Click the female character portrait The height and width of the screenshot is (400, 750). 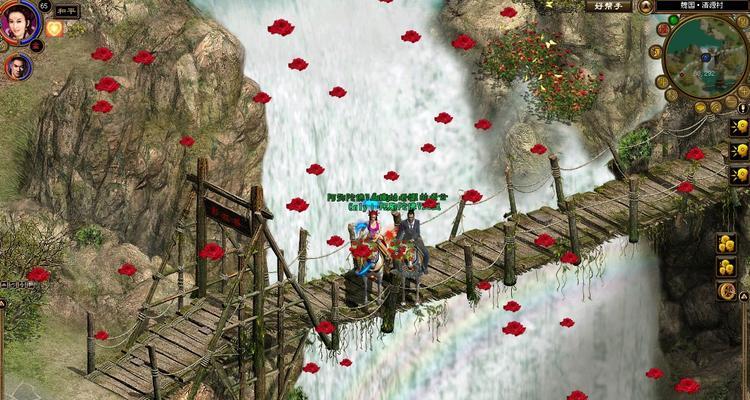point(20,22)
